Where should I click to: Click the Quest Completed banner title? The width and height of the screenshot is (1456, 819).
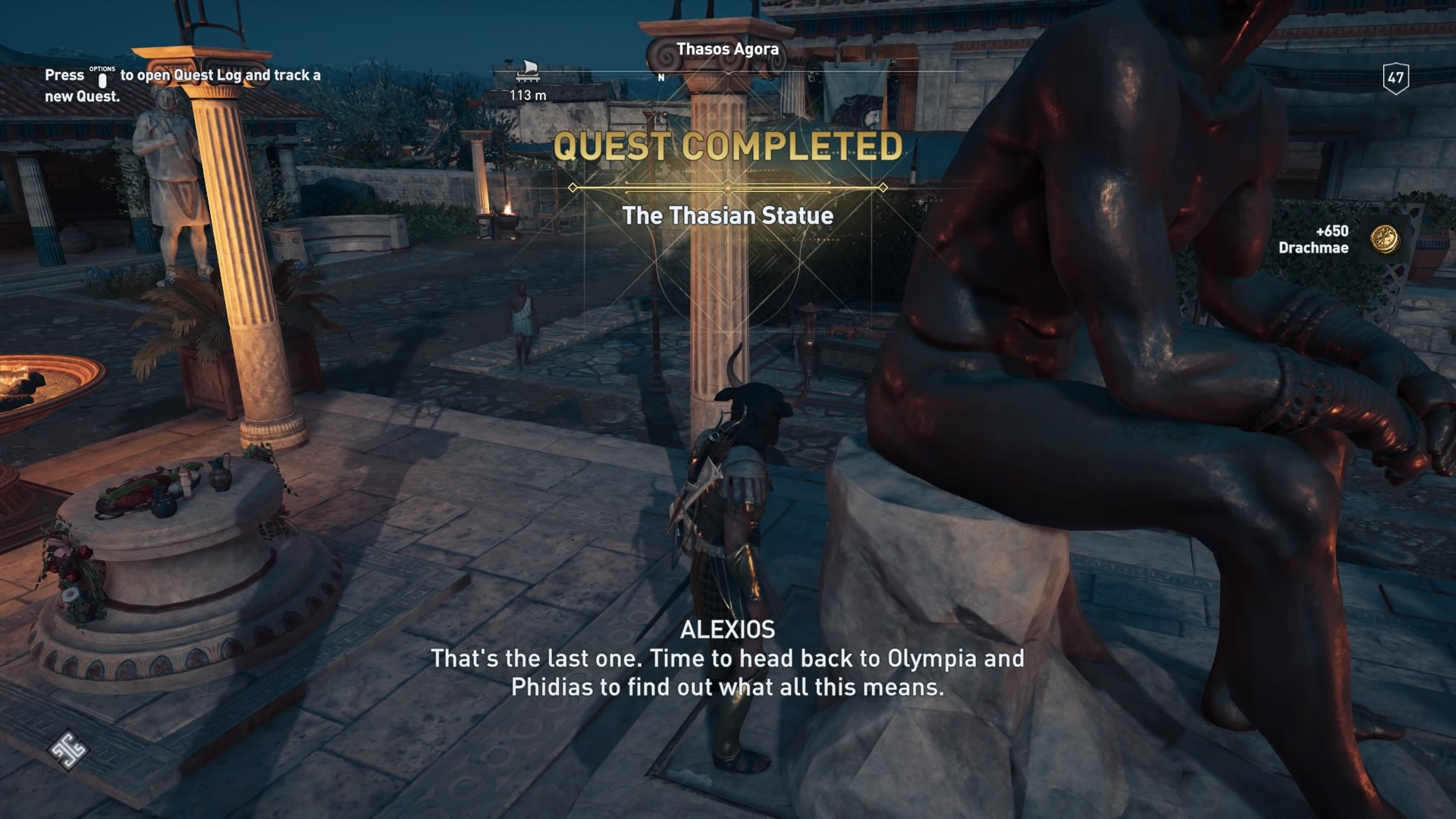tap(727, 147)
